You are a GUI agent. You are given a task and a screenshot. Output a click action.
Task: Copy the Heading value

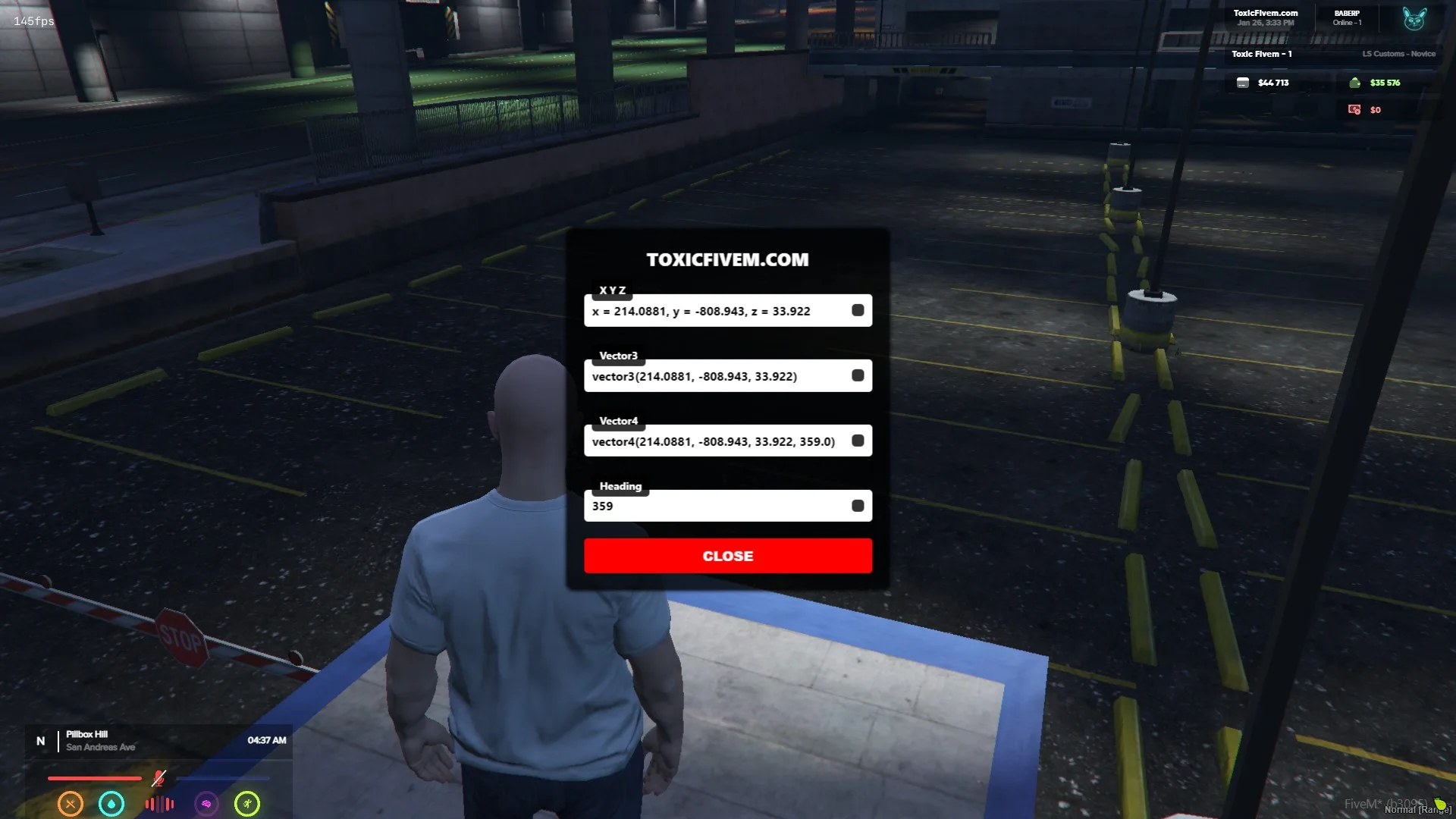point(858,506)
